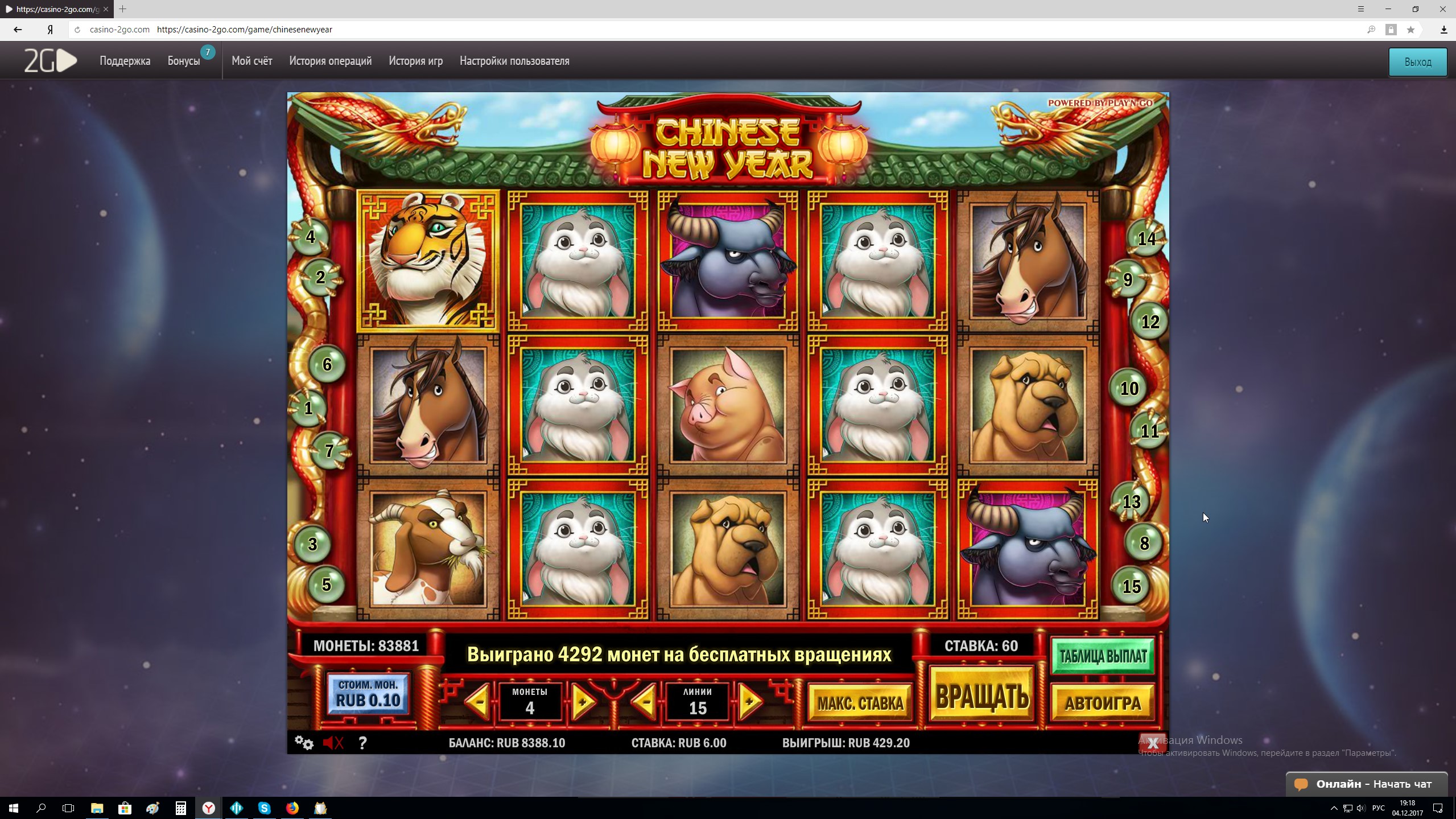Start АВТОИГРА autoplay

1103,703
